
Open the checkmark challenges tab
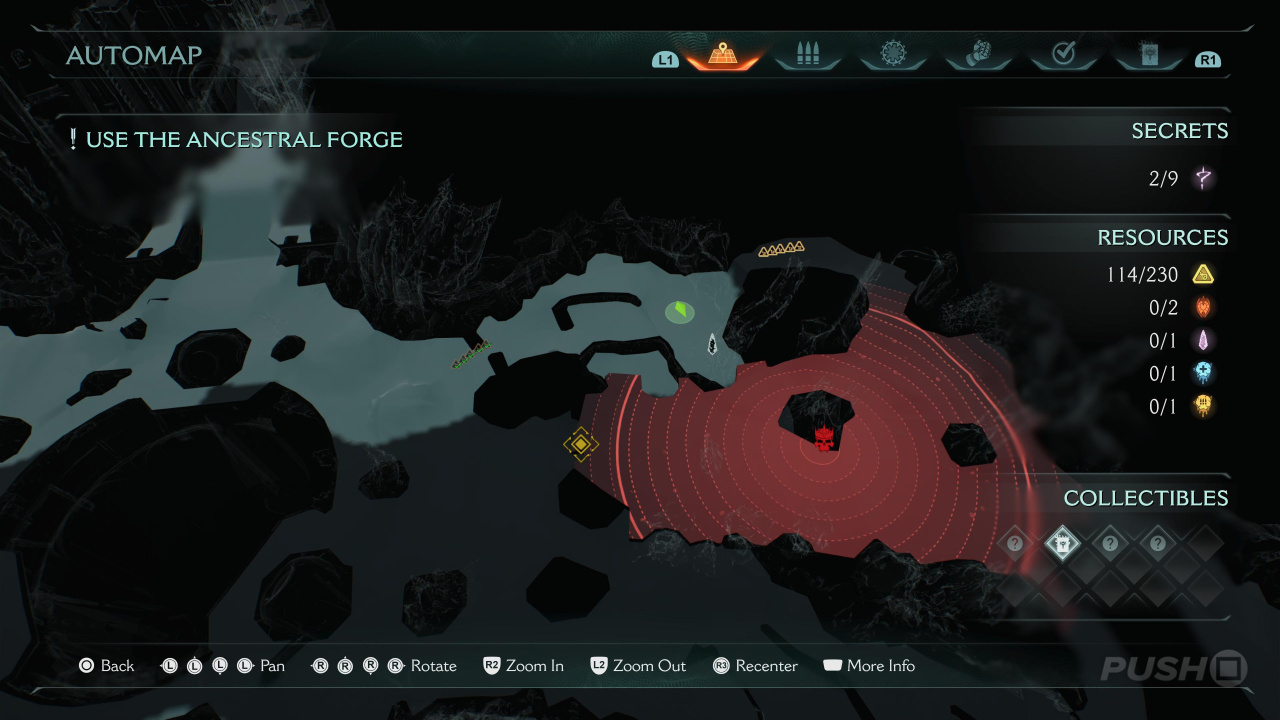pos(1063,55)
